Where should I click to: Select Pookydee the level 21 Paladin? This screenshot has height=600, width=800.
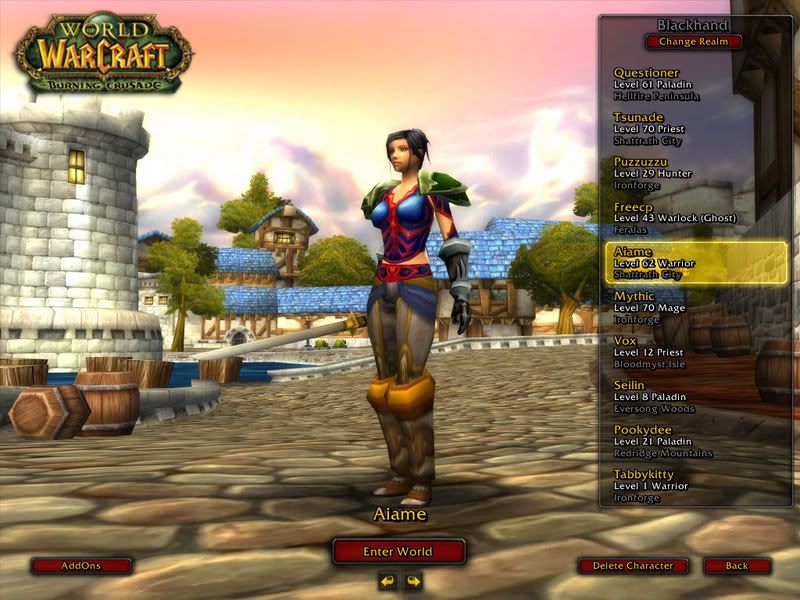coord(695,440)
